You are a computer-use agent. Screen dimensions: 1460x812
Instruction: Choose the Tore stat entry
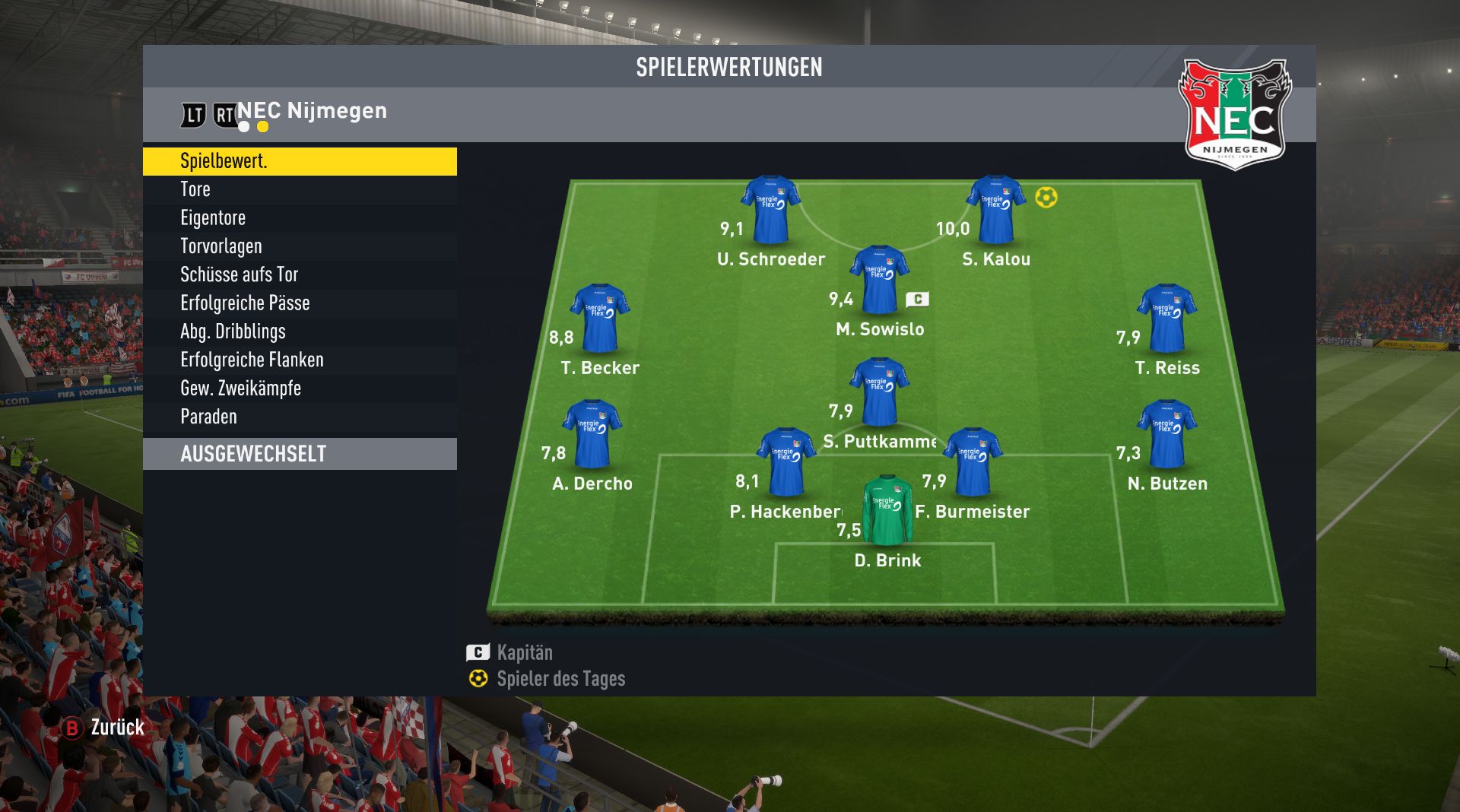(x=300, y=189)
